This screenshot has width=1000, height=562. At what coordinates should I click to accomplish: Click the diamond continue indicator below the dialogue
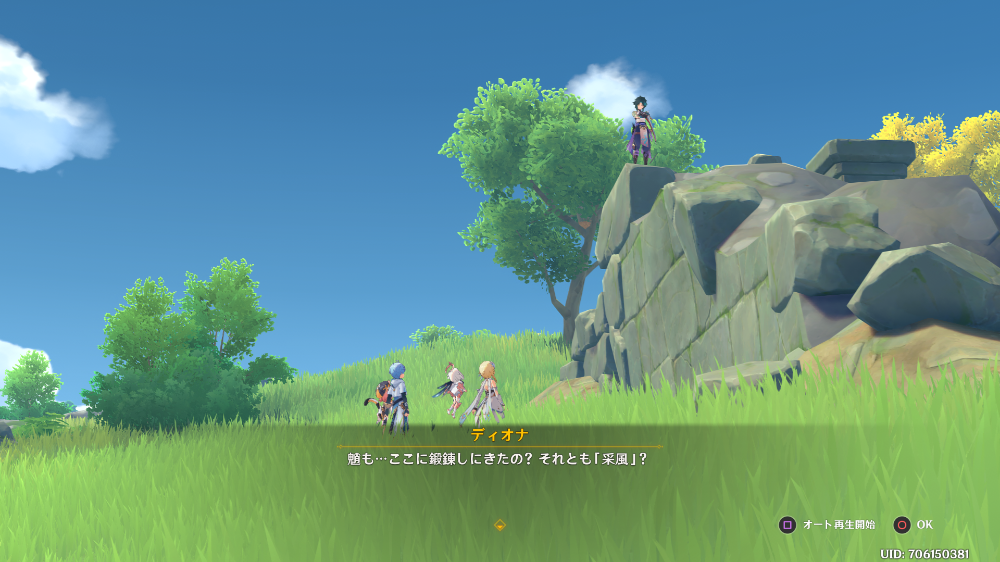(500, 525)
